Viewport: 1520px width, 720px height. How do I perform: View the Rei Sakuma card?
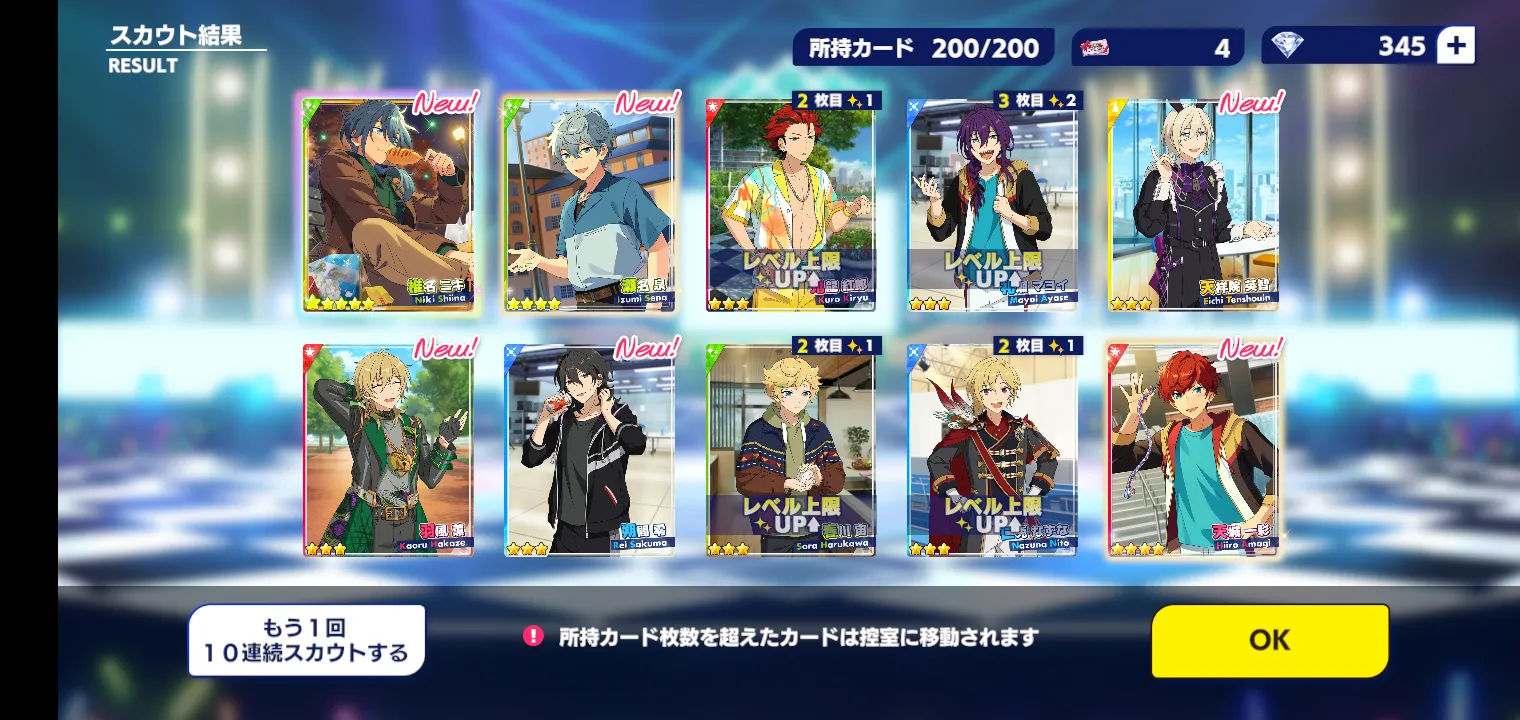tap(589, 450)
